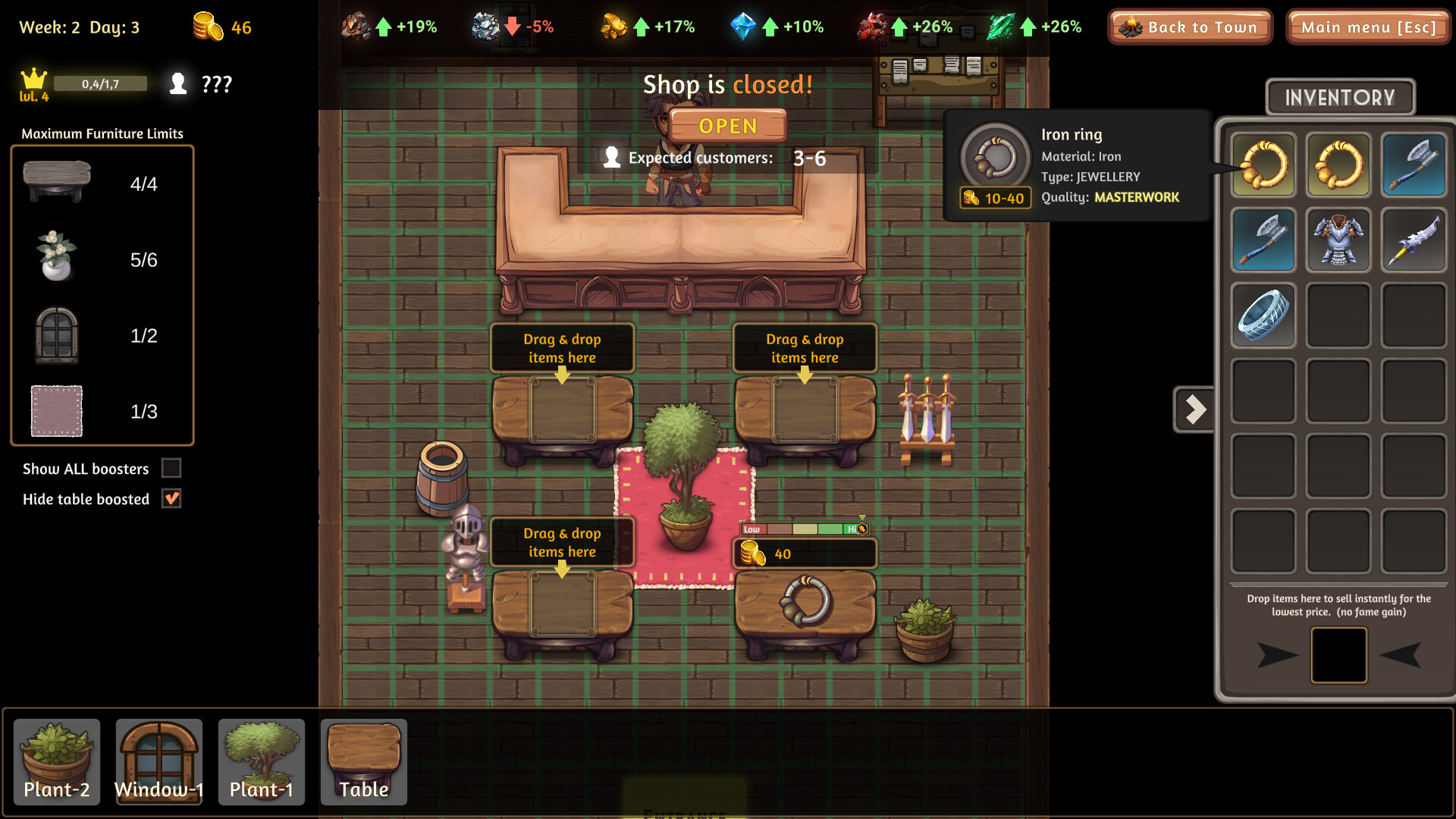Toggle the Show ALL boosters checkbox
This screenshot has height=819, width=1456.
point(172,469)
